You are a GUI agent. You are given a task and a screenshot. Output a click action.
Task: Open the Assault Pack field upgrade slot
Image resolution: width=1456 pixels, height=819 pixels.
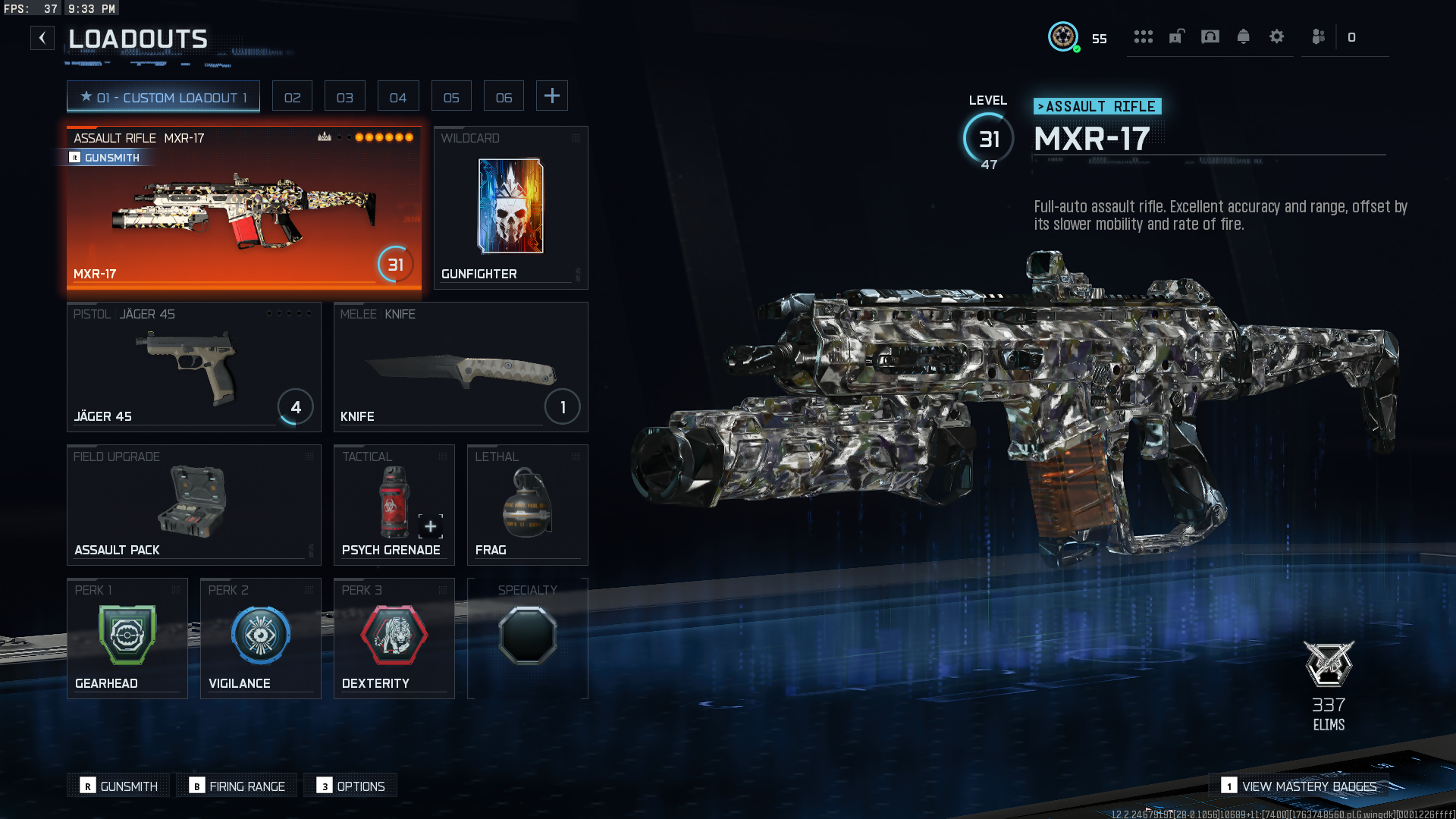click(193, 504)
